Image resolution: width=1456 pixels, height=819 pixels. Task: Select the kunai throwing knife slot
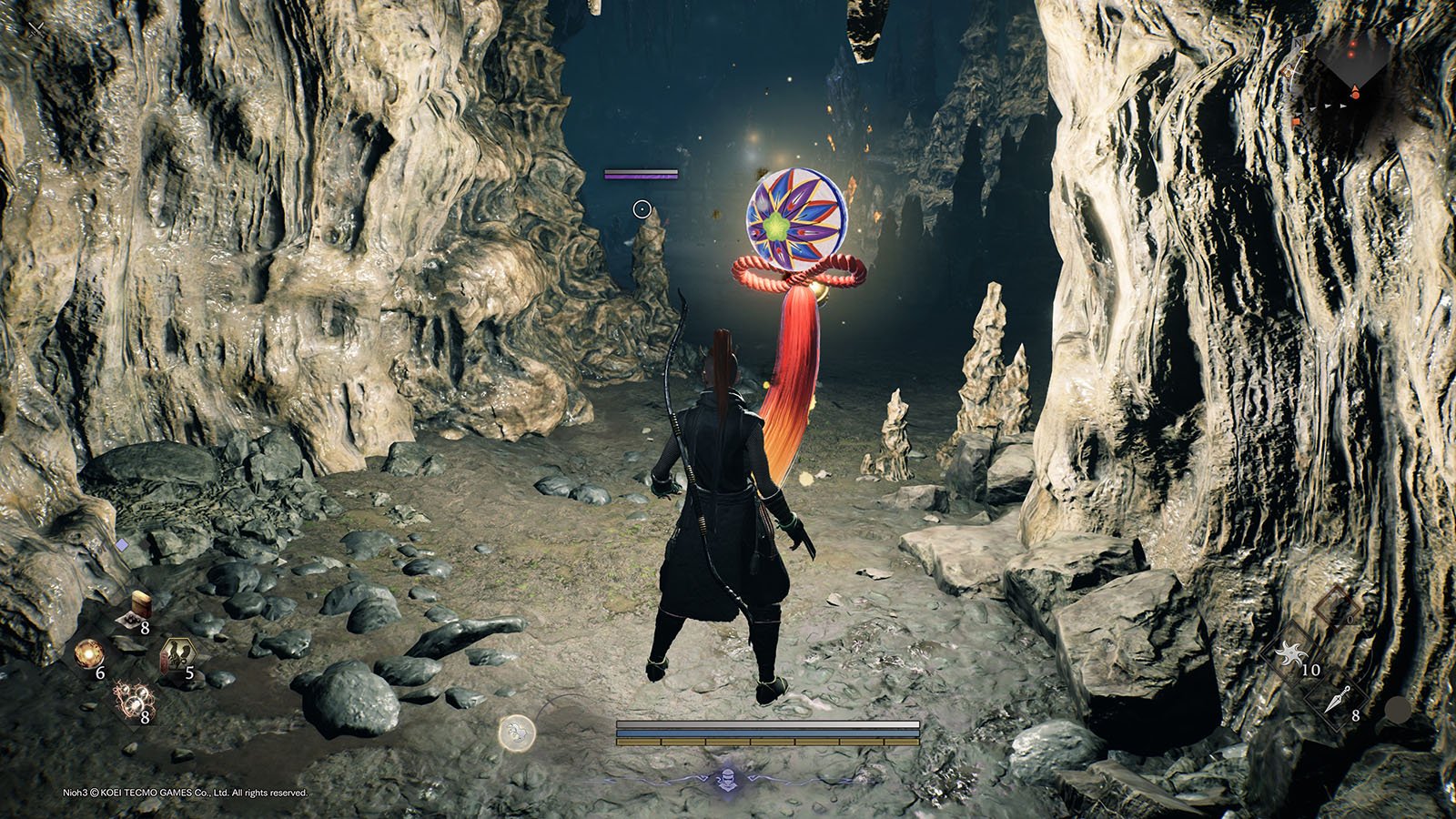coord(1337,701)
